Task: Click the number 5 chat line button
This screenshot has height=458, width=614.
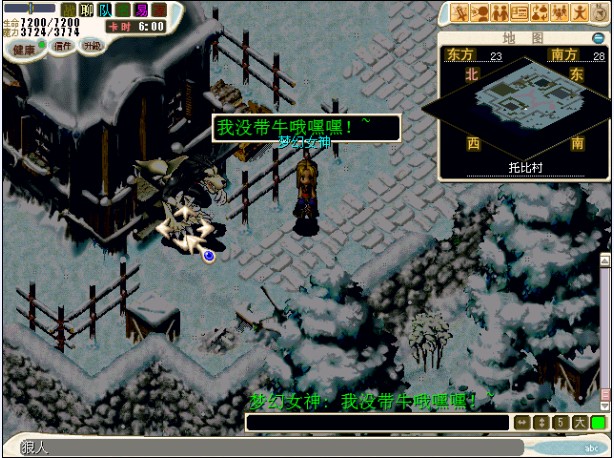Action: [561, 423]
